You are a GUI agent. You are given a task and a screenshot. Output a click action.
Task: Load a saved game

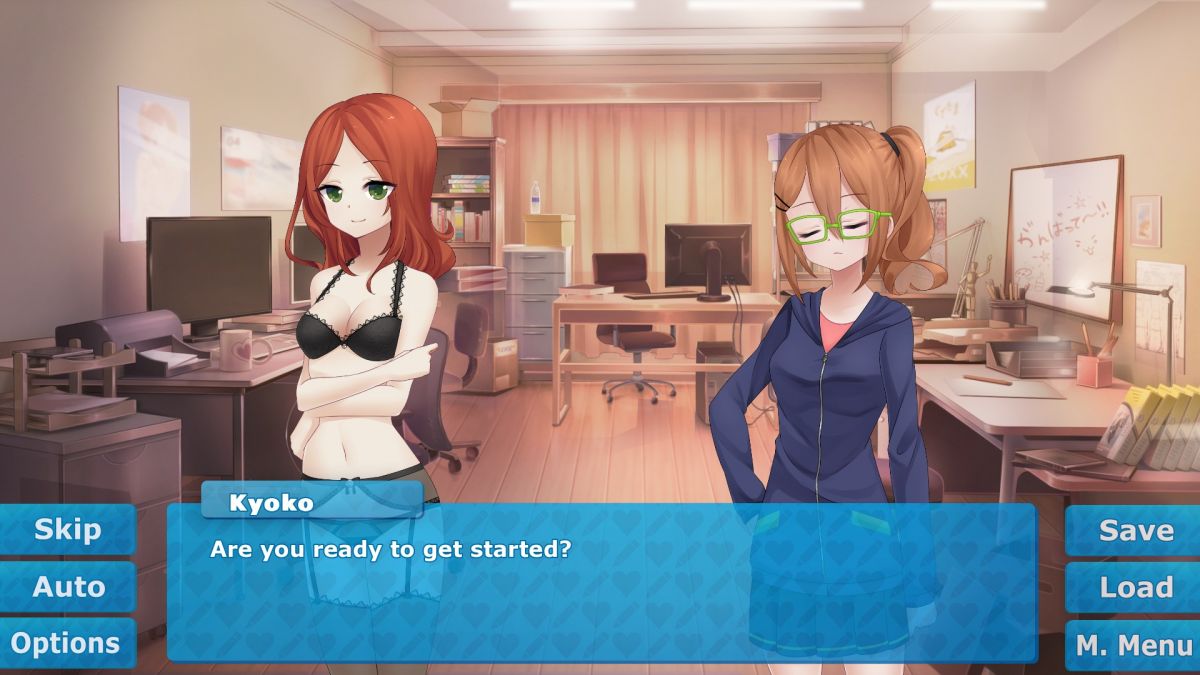(1136, 587)
